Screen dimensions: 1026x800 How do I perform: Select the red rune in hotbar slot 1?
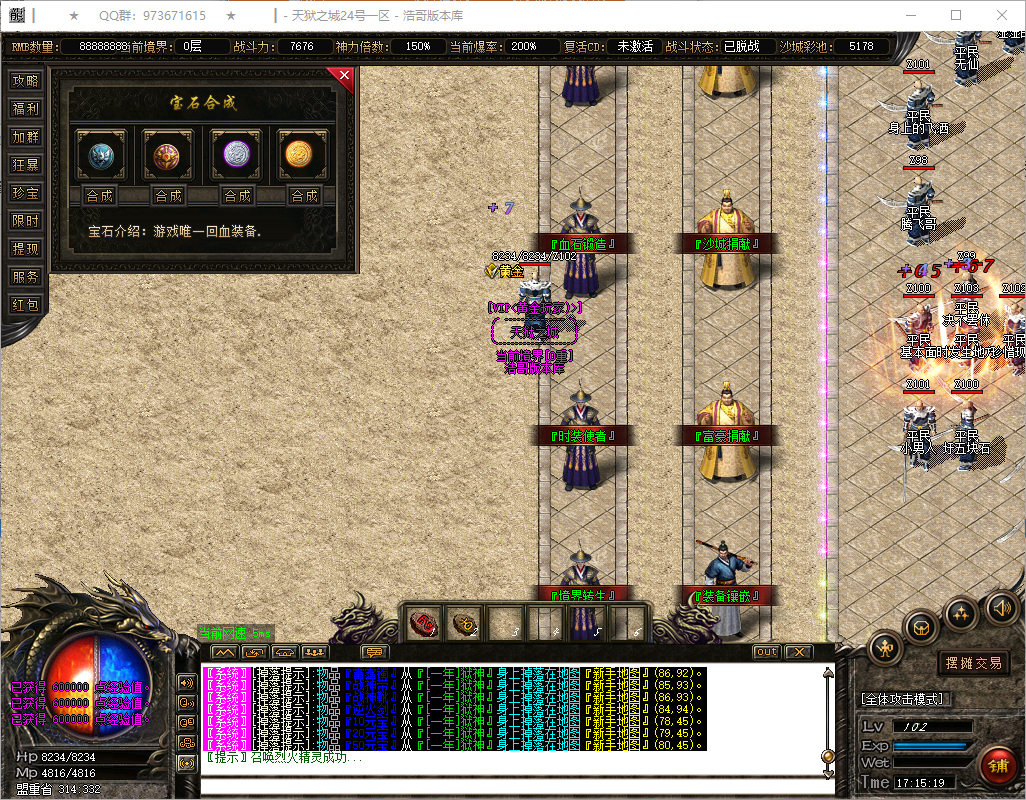425,623
